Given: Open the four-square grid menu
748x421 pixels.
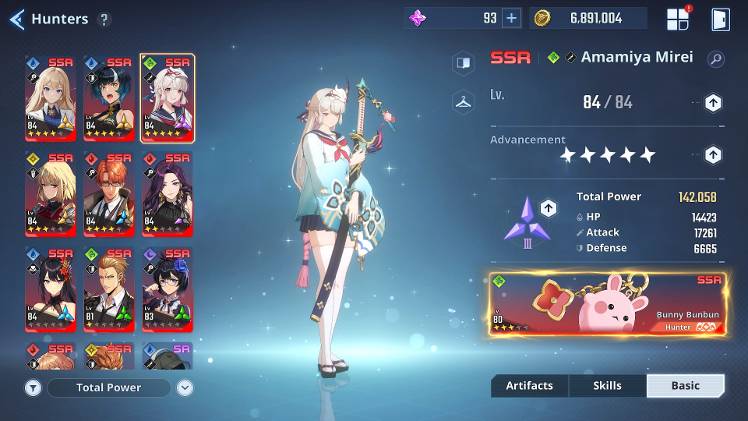Looking at the screenshot, I should [x=678, y=19].
